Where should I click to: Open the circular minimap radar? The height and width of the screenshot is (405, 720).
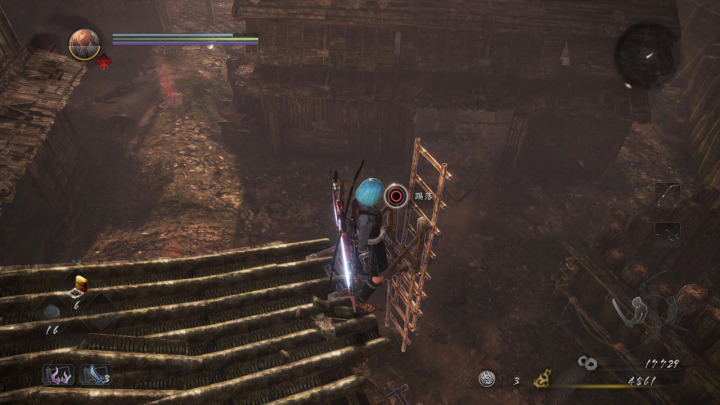646,54
